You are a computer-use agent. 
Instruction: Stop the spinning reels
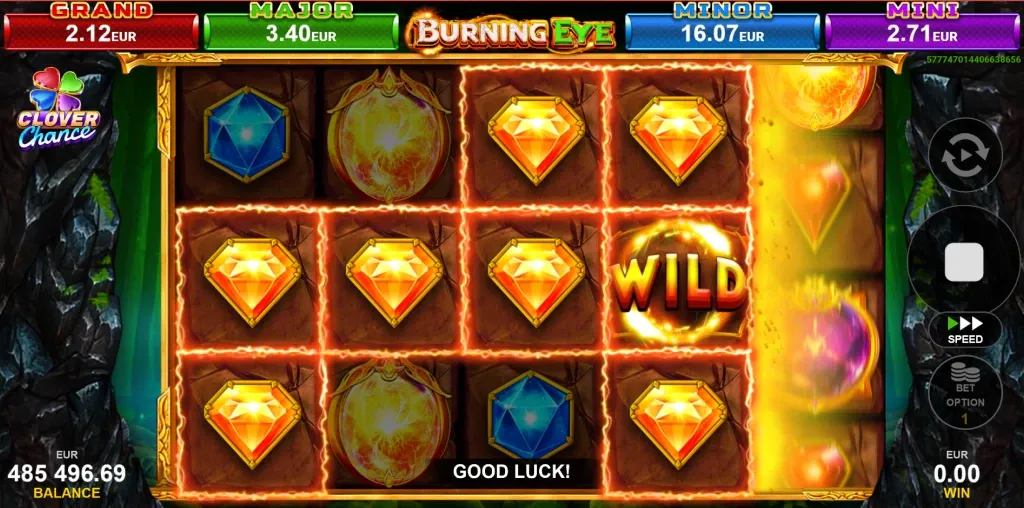tap(964, 262)
